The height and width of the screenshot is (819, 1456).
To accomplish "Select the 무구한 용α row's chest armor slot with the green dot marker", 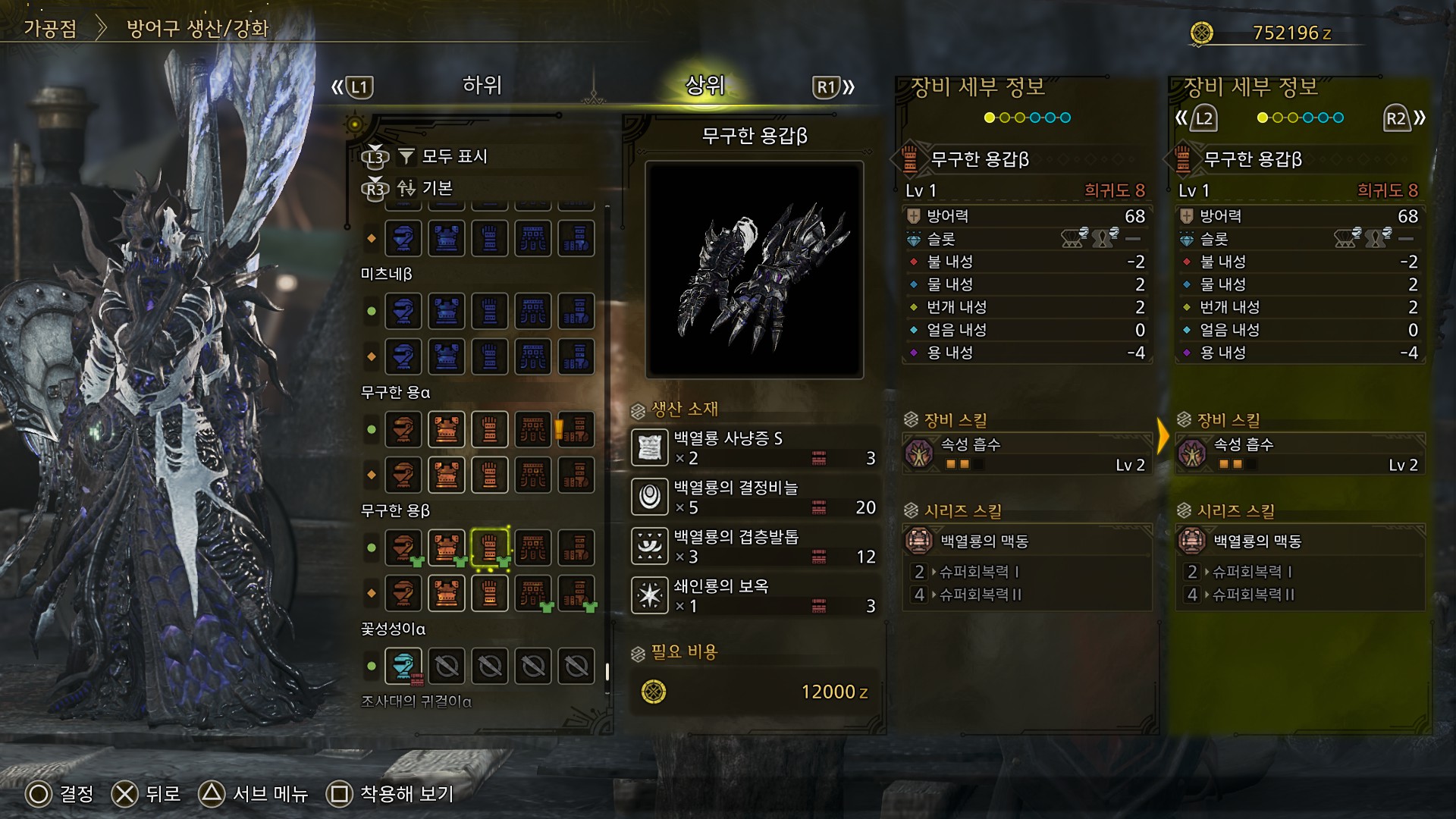I will pyautogui.click(x=447, y=429).
